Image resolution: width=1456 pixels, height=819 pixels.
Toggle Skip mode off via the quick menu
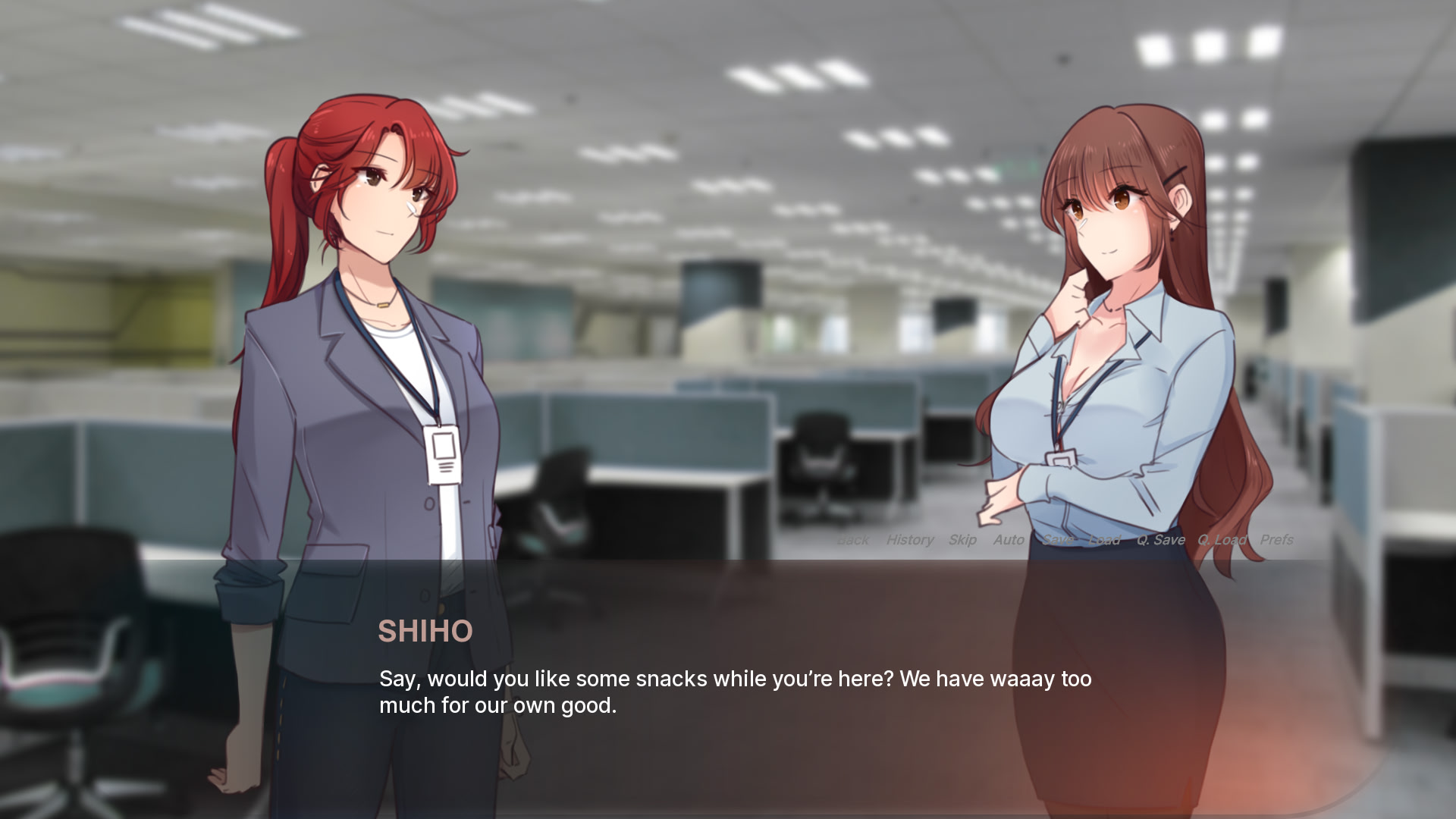pos(962,540)
